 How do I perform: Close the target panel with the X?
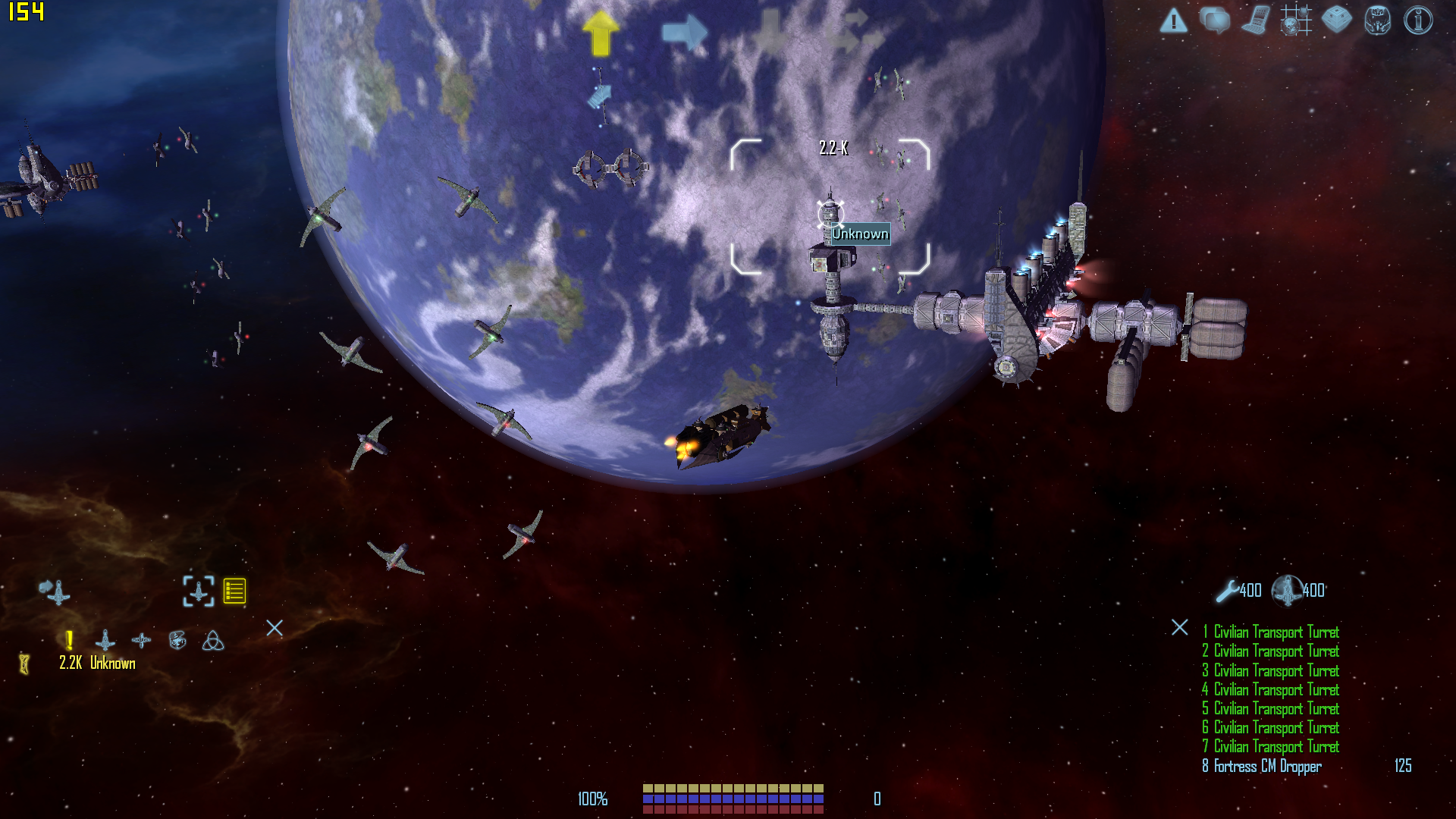275,628
